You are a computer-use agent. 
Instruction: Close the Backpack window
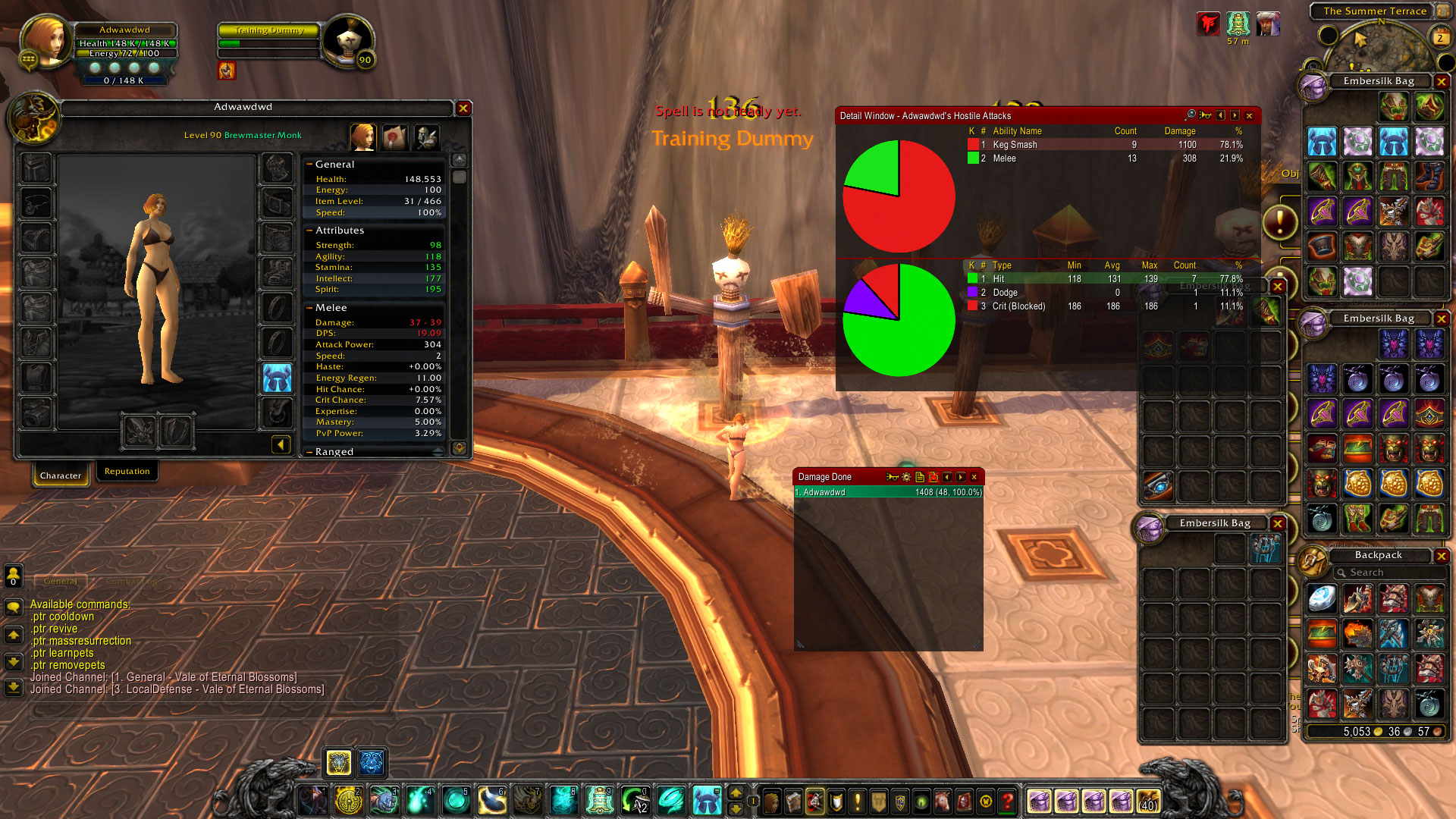1442,556
